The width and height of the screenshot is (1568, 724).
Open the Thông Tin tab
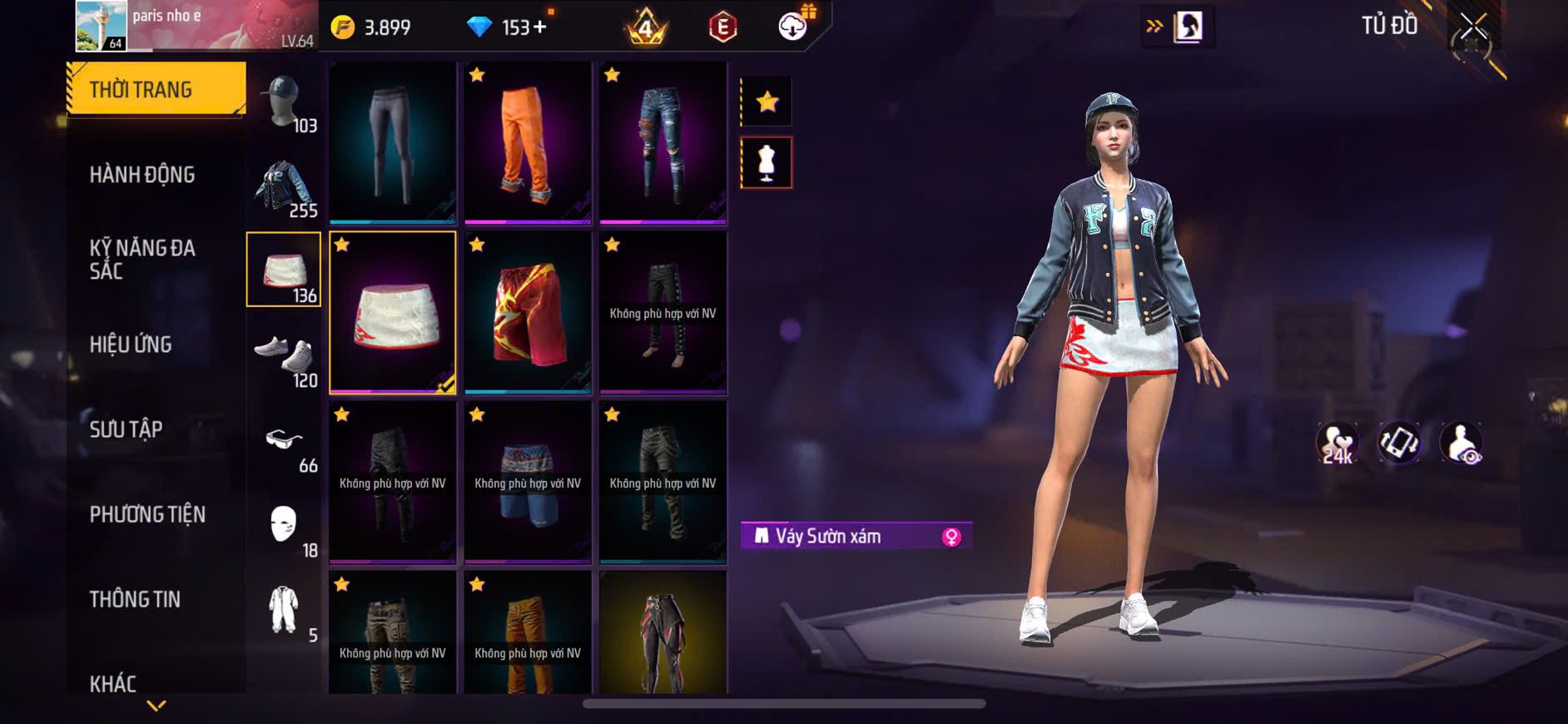pyautogui.click(x=135, y=599)
